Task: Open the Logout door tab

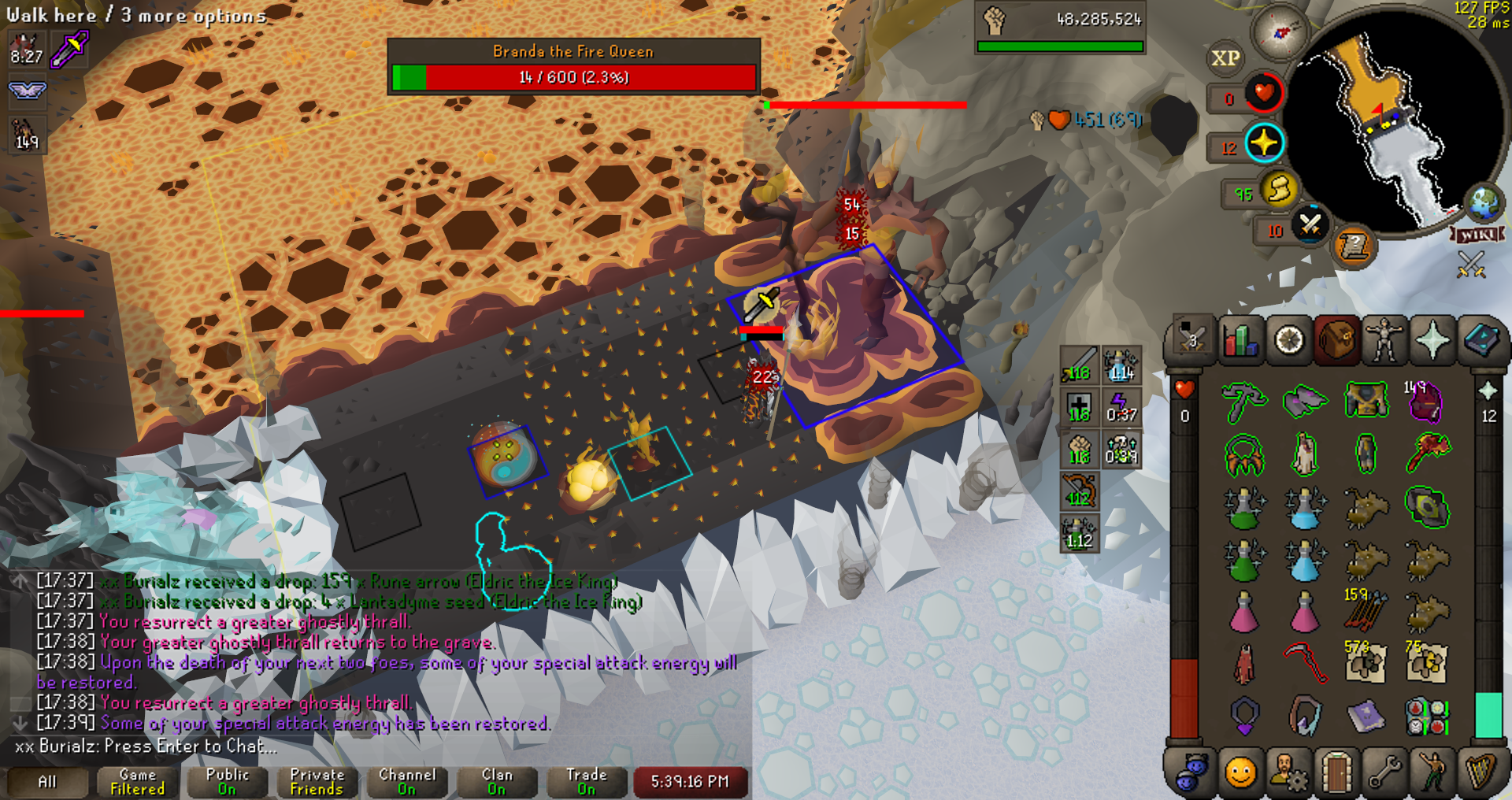Action: [x=1336, y=772]
